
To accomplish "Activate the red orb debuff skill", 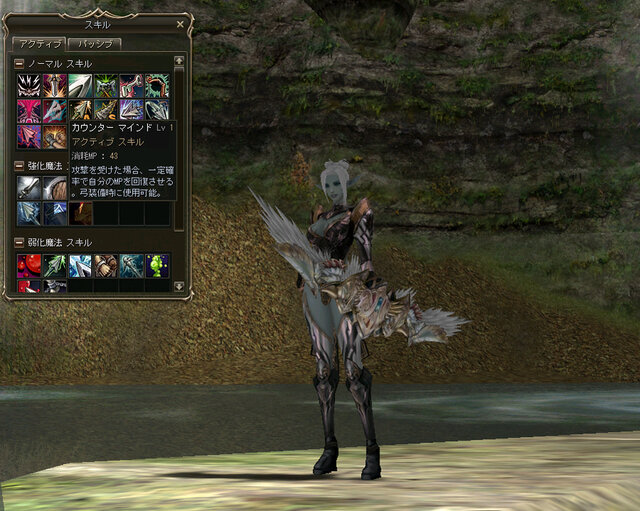I will pos(28,265).
